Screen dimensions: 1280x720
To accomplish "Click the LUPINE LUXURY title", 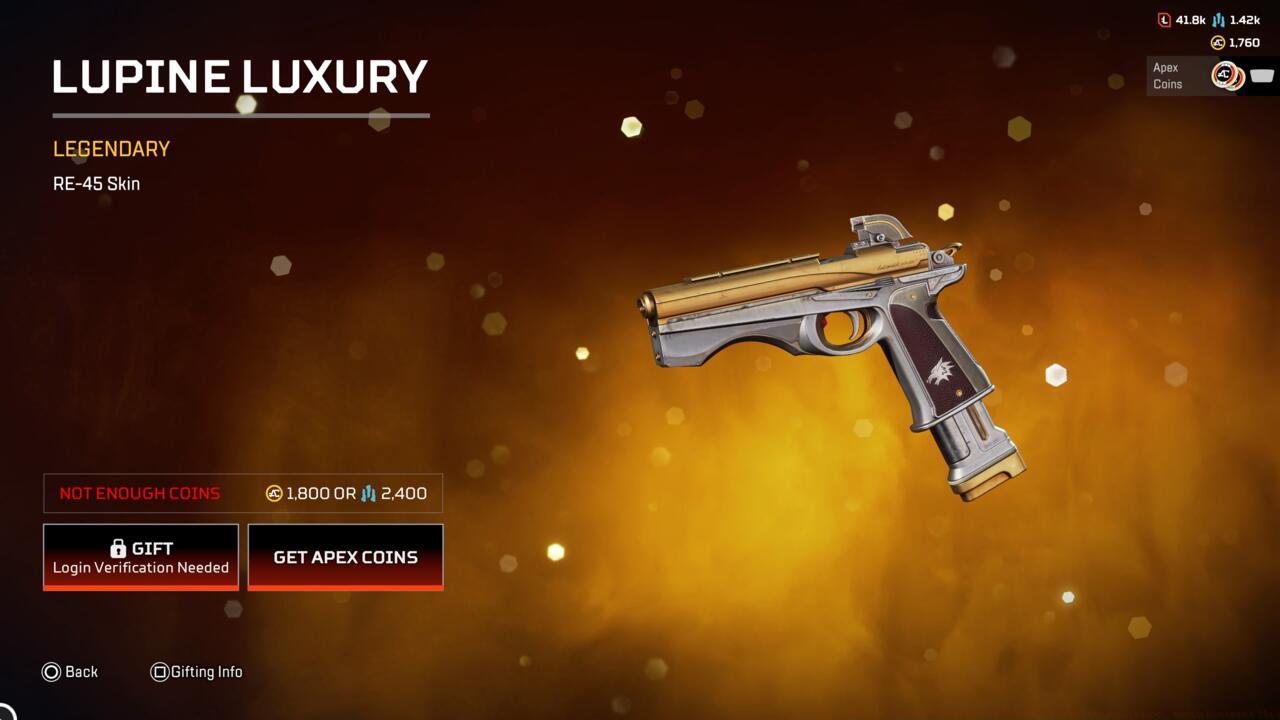I will 240,78.
